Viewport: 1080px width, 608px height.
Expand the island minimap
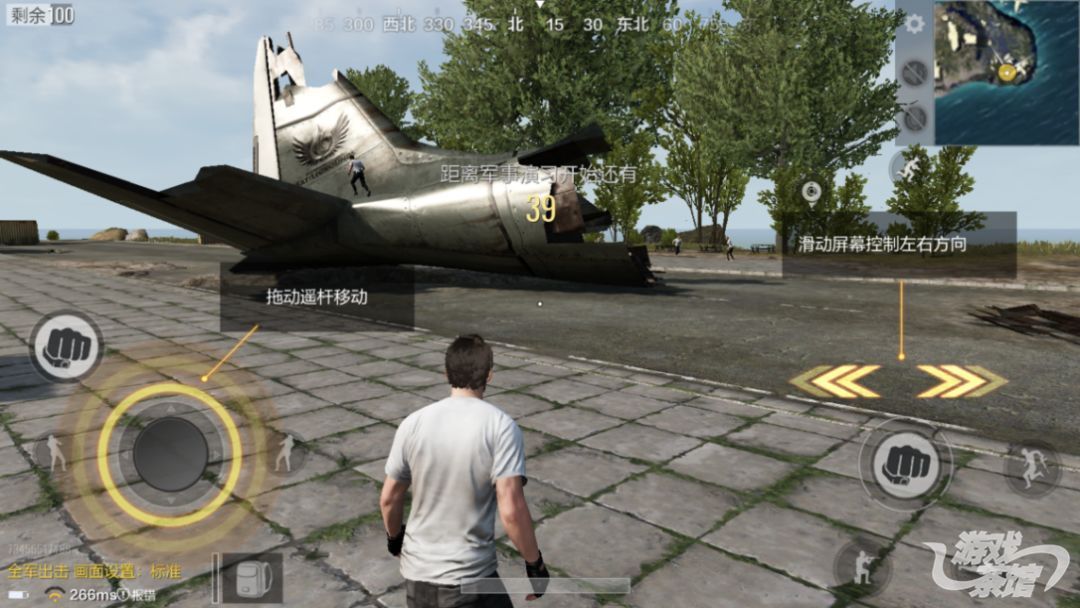[1006, 71]
